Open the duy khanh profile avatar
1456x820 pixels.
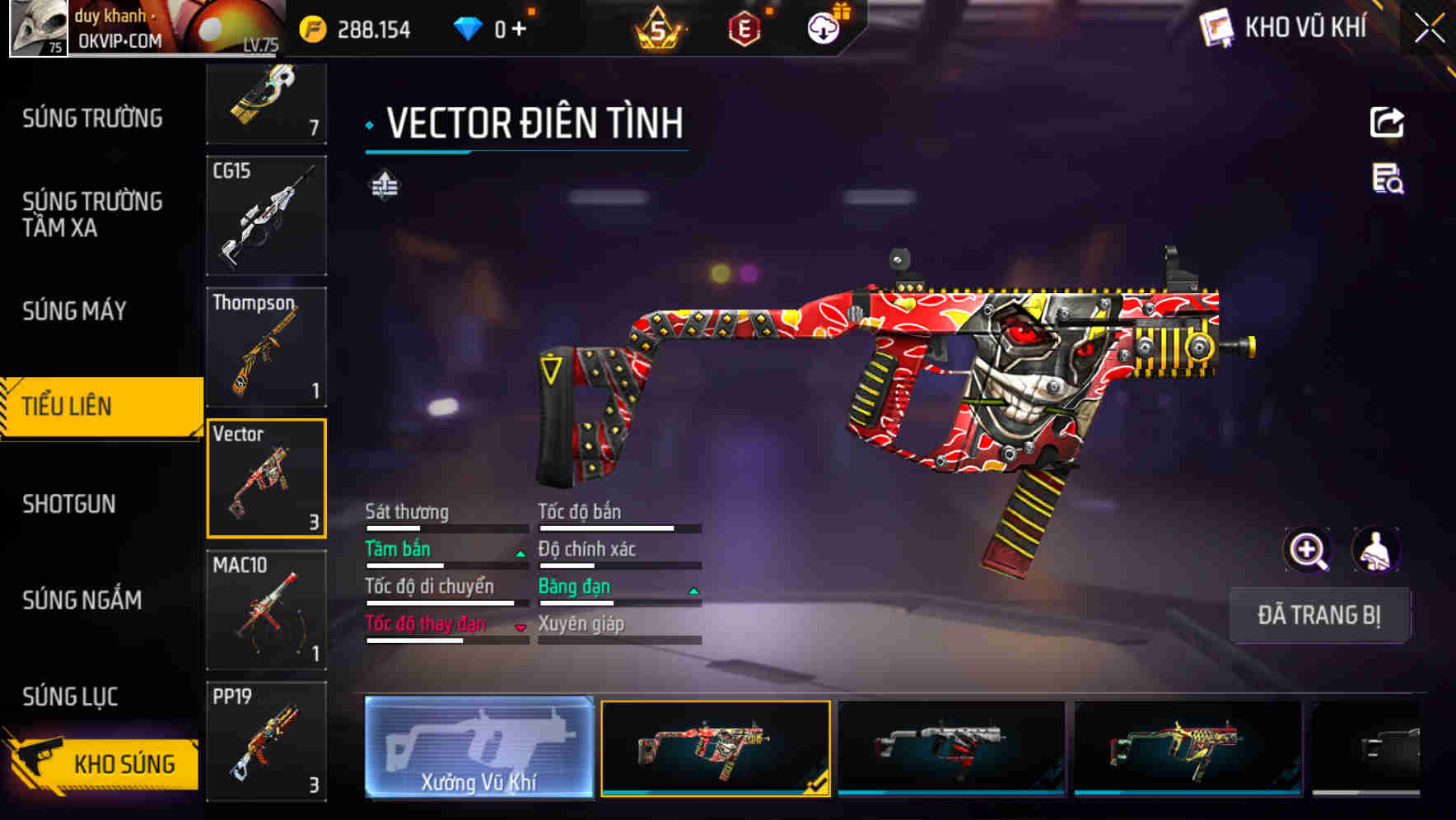pyautogui.click(x=37, y=29)
